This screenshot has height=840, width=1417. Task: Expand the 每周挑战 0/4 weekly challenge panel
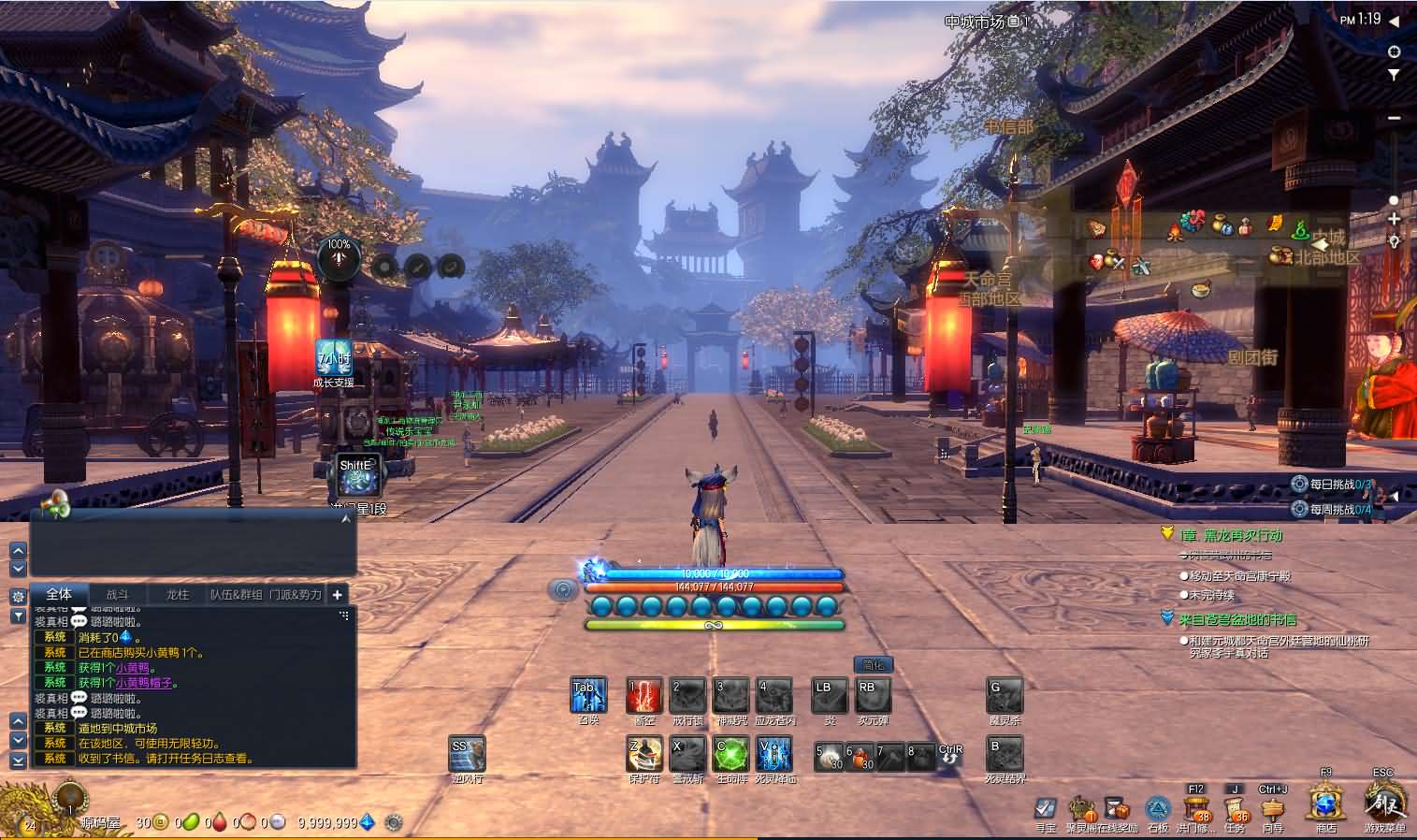1332,509
